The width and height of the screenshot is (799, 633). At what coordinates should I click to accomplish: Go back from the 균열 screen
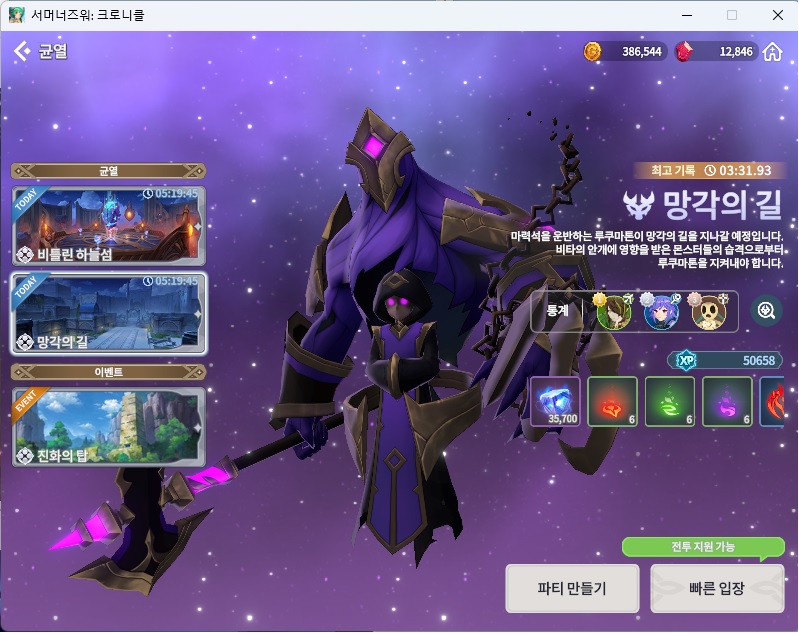tap(21, 51)
